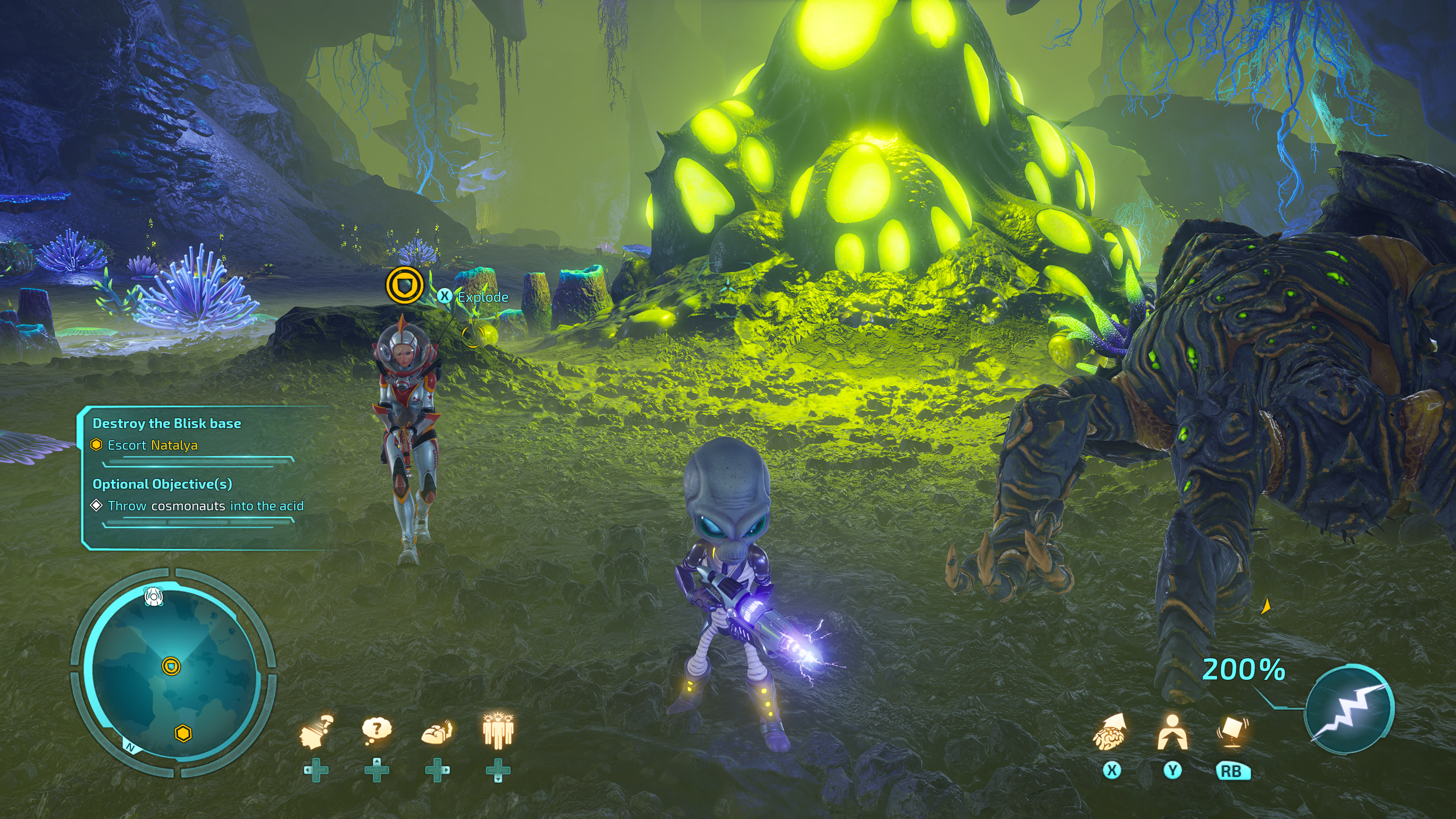Select the Zap-O-Matic lightning weapon icon
Image resolution: width=1456 pixels, height=819 pixels.
(1349, 710)
